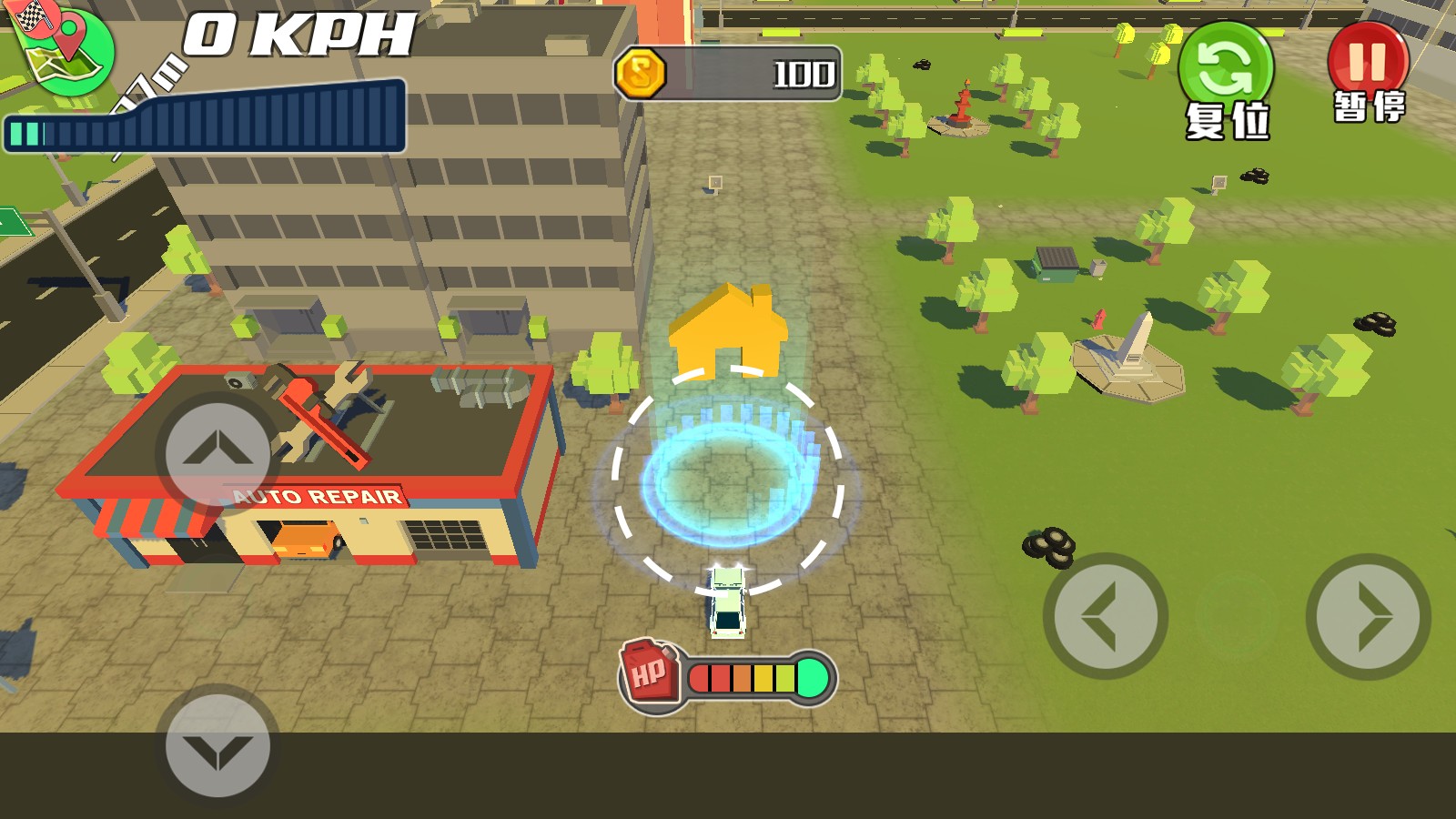Steer right with the right arrow button
The width and height of the screenshot is (1456, 819).
tap(1368, 616)
